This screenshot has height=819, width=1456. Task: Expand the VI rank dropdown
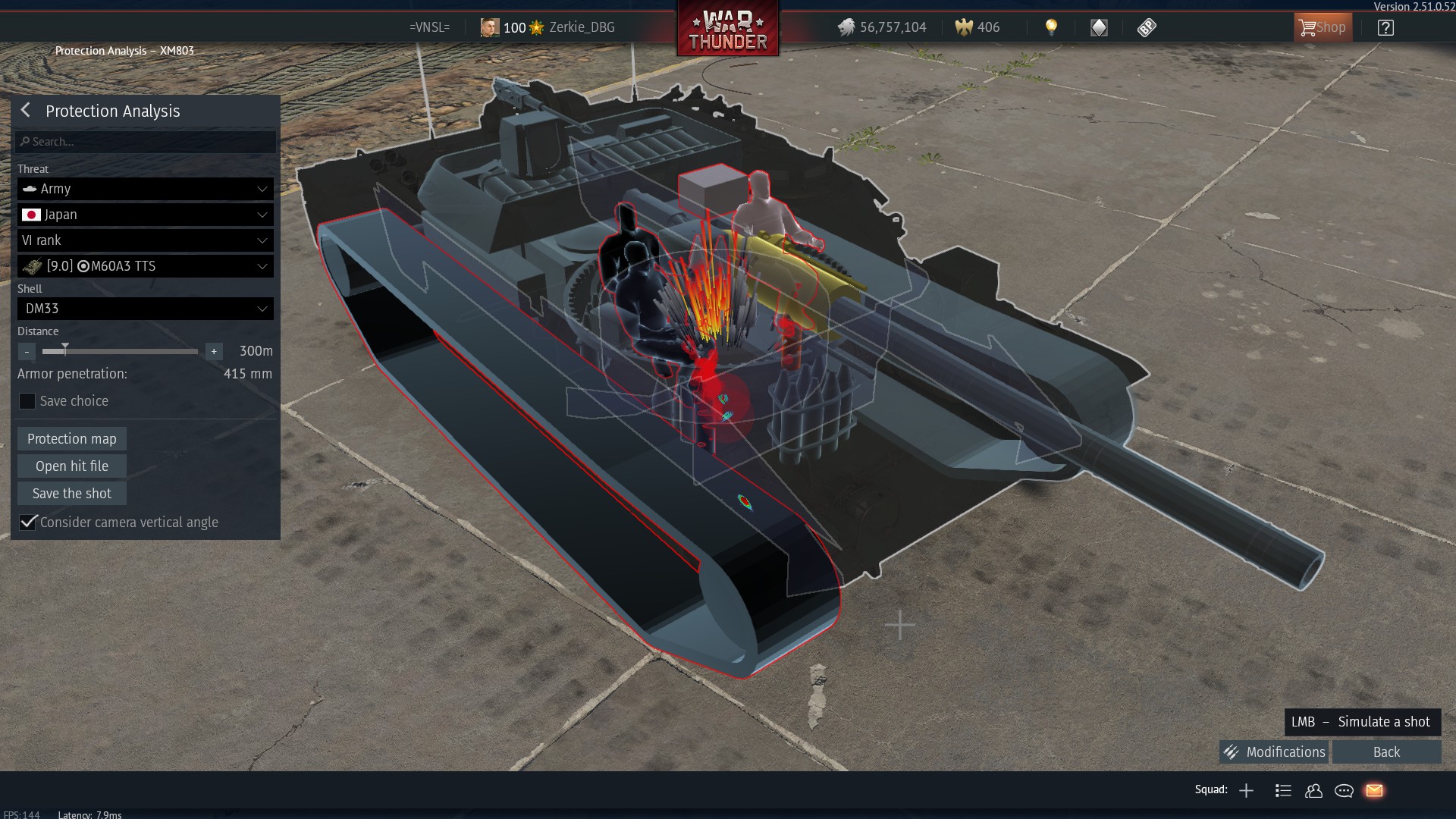click(x=146, y=240)
